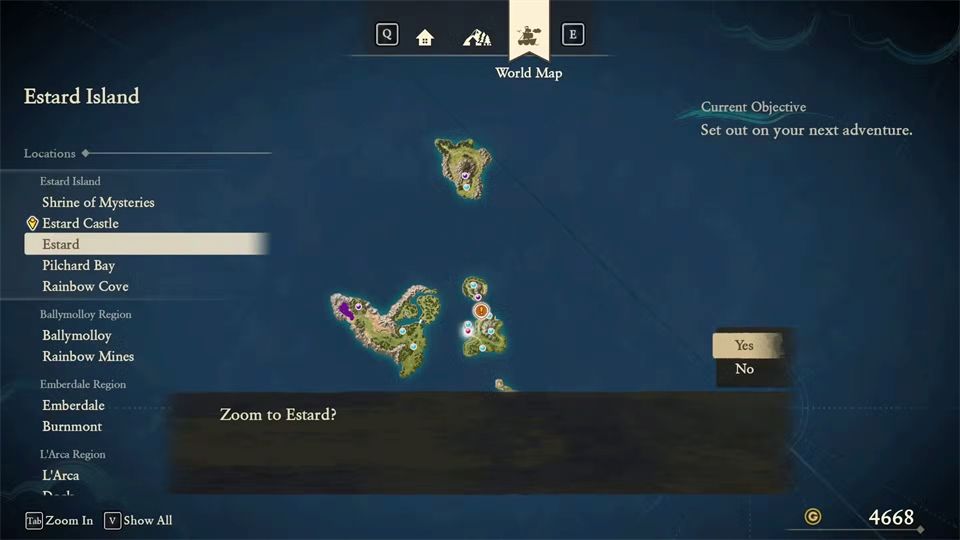Click the orange exclamation marker on map
This screenshot has height=540, width=960.
coord(481,311)
